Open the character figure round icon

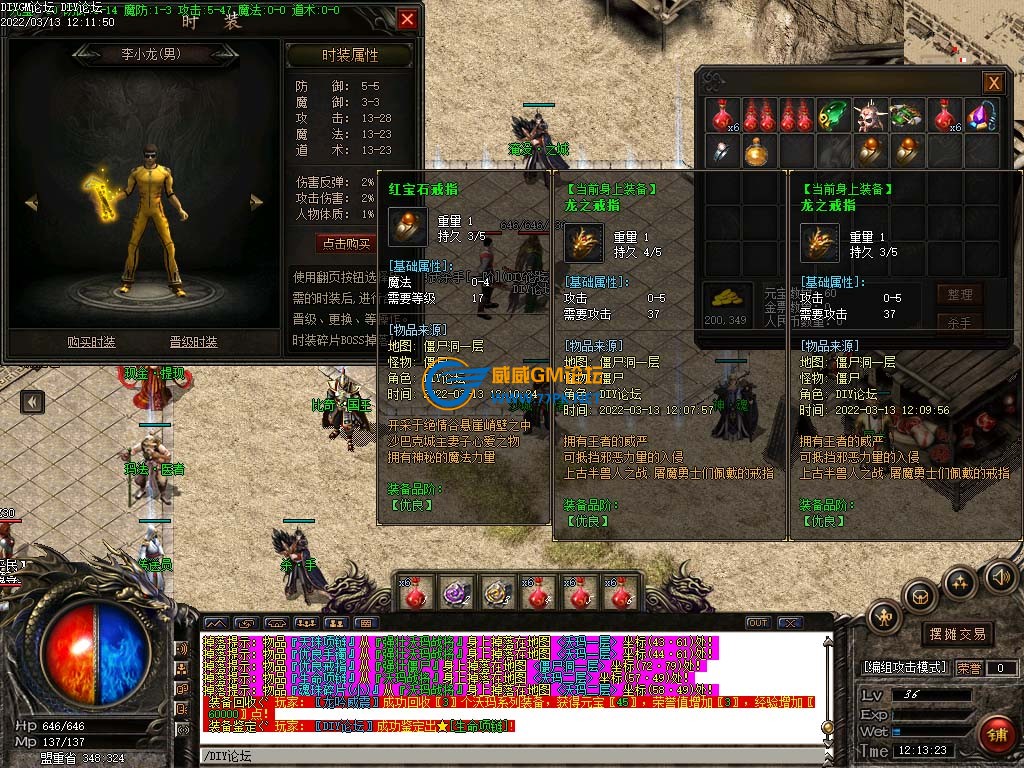tap(885, 617)
